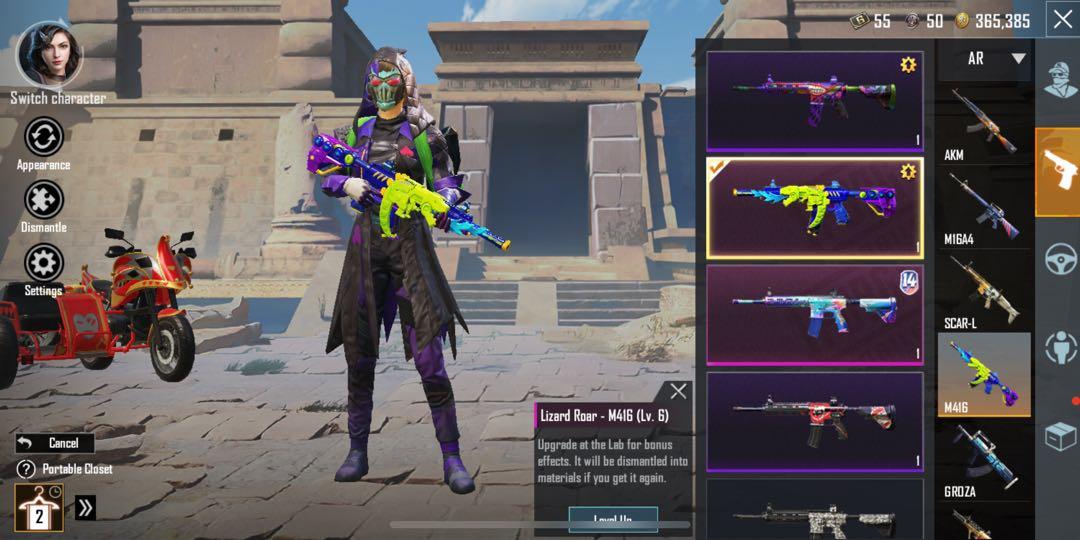The height and width of the screenshot is (540, 1080).
Task: Click the Cancel button
Action: (x=54, y=443)
